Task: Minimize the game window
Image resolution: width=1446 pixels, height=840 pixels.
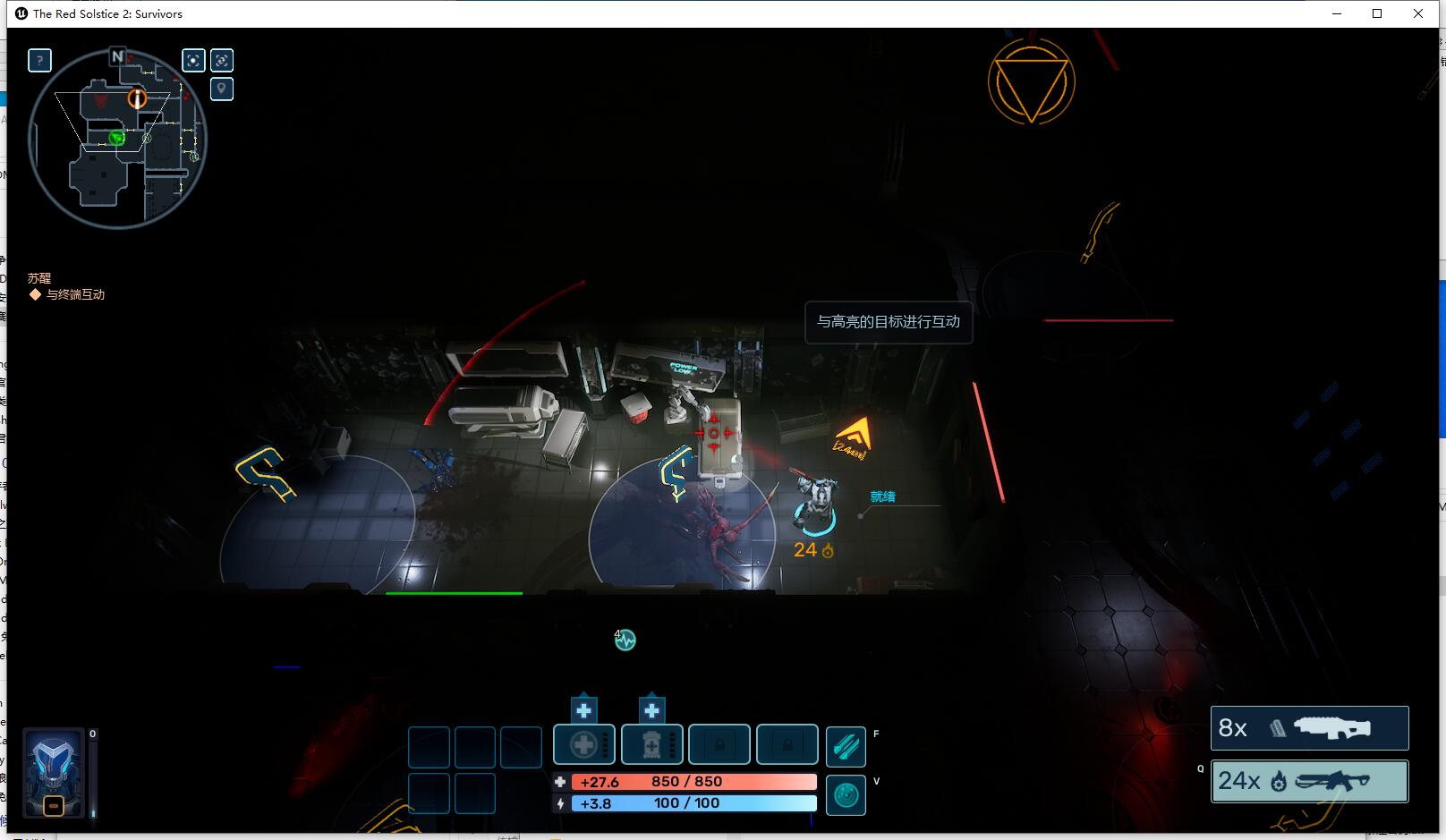Action: click(x=1337, y=13)
